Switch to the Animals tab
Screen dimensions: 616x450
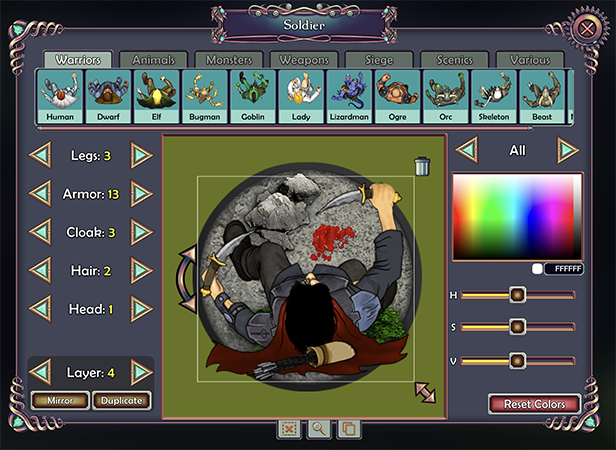tap(155, 61)
